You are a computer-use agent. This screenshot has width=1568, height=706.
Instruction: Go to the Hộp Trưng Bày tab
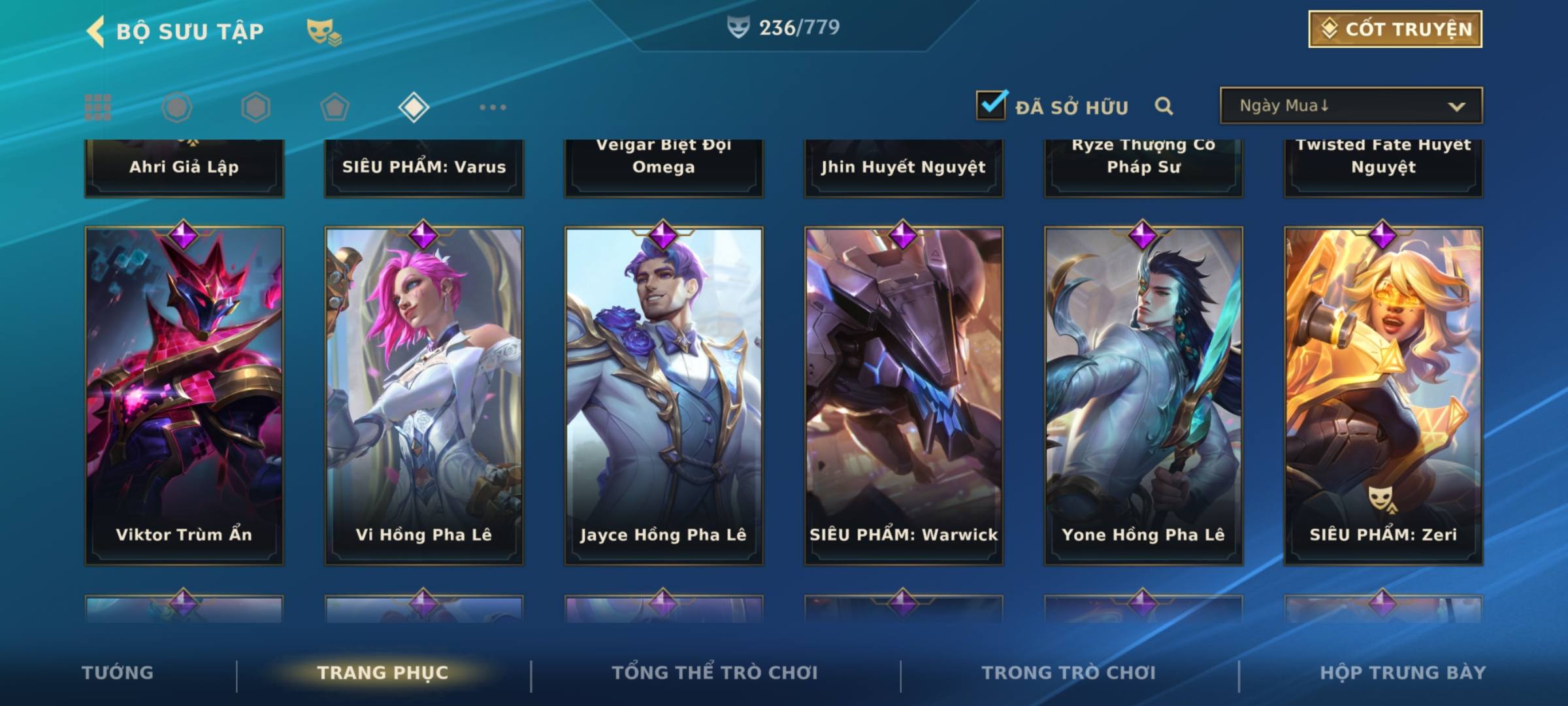click(x=1403, y=673)
